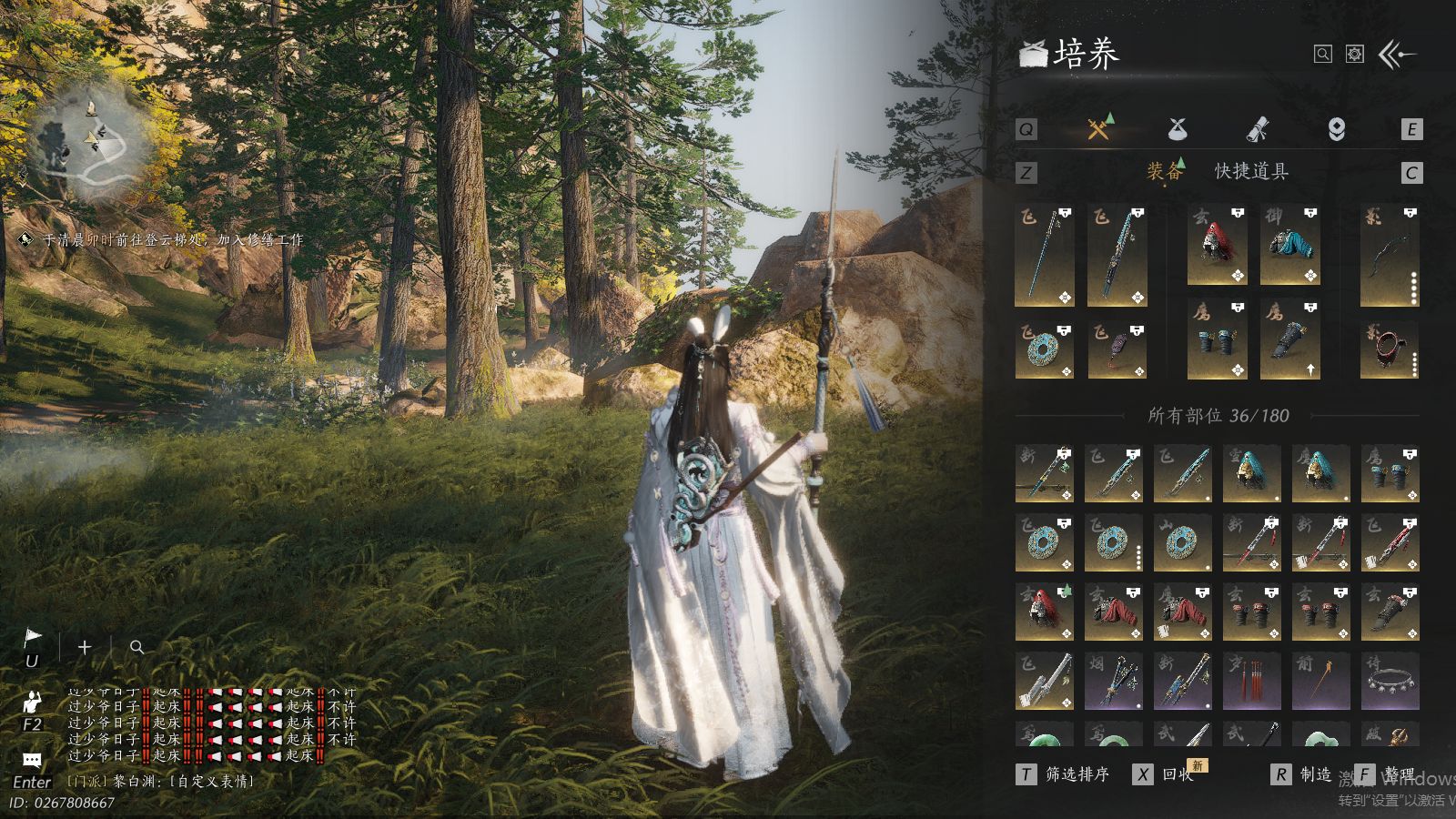This screenshot has height=819, width=1456.
Task: Open the 回收 recycle option
Action: [x=1165, y=774]
